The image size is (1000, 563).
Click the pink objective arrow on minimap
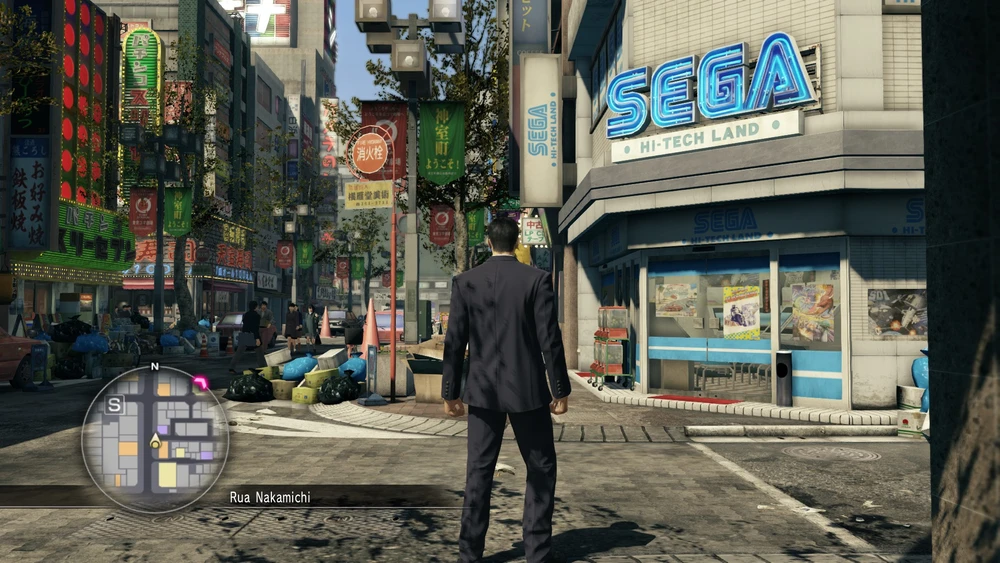point(200,383)
